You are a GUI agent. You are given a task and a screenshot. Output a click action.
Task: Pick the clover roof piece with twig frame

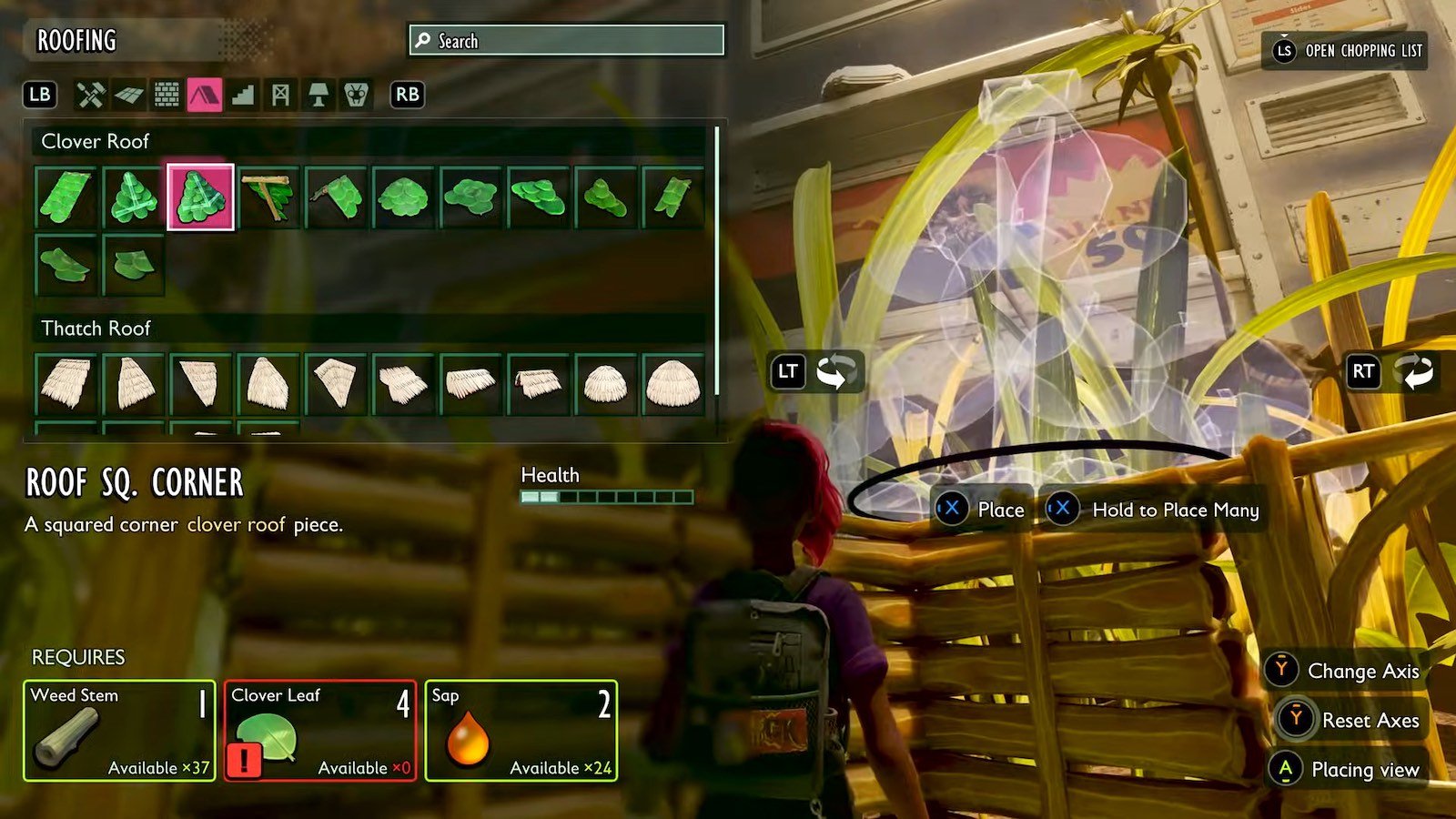(268, 197)
